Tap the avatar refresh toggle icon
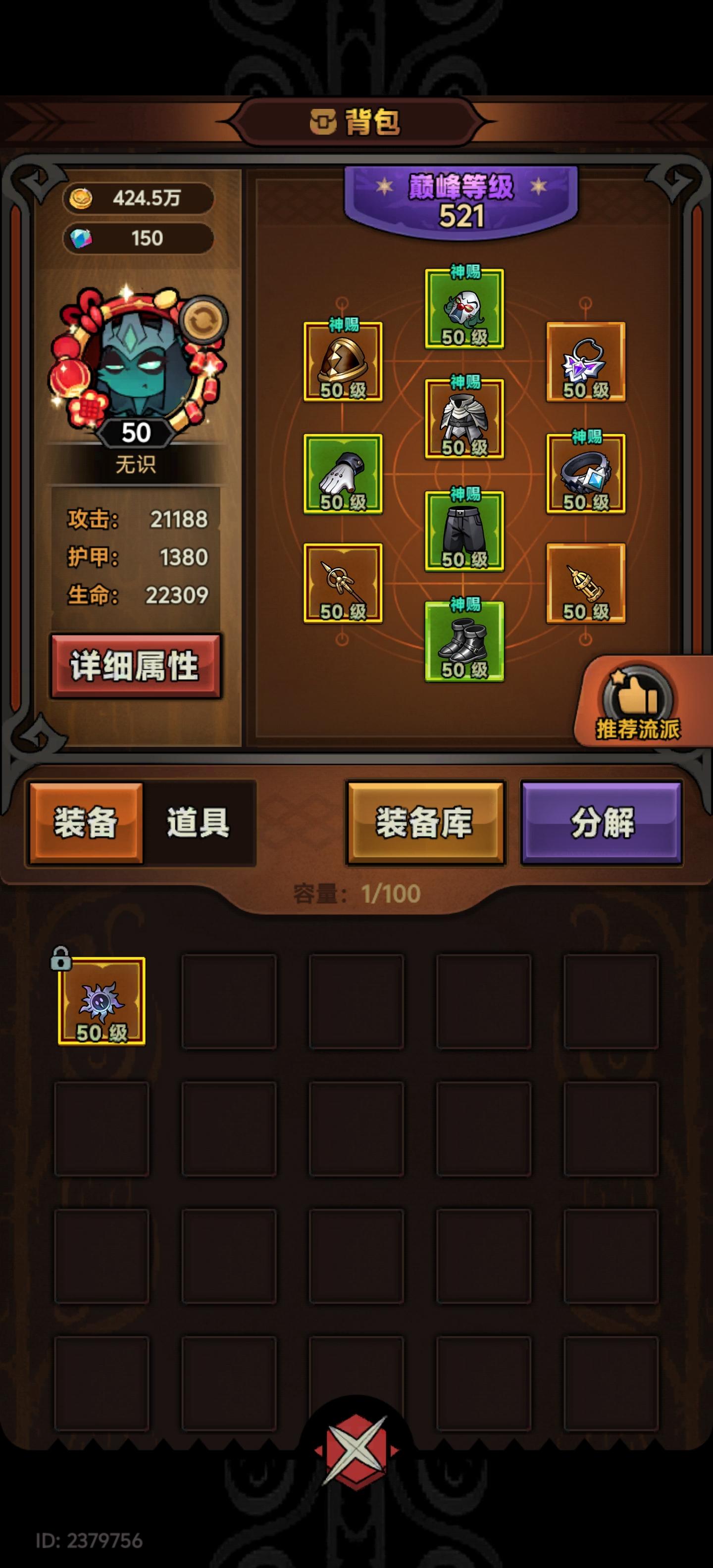The height and width of the screenshot is (1568, 713). tap(205, 319)
